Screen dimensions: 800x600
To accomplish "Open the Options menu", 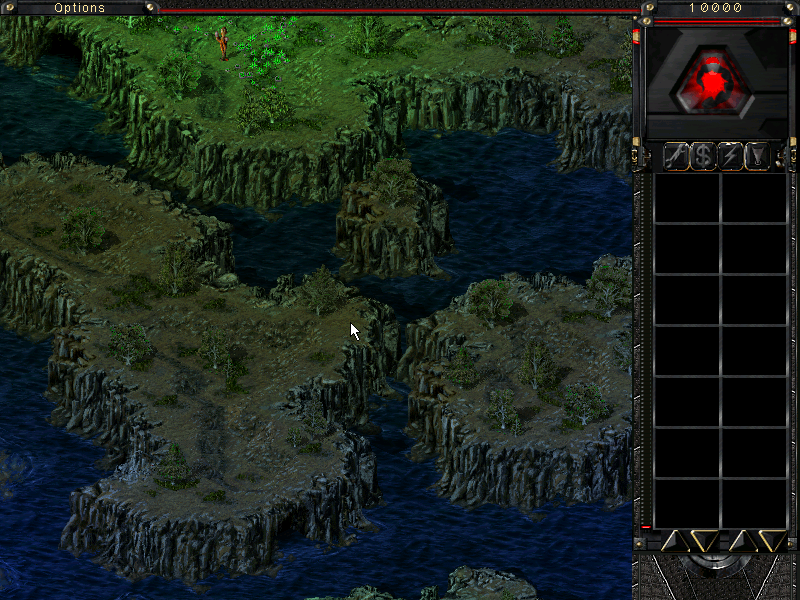I will coord(79,8).
